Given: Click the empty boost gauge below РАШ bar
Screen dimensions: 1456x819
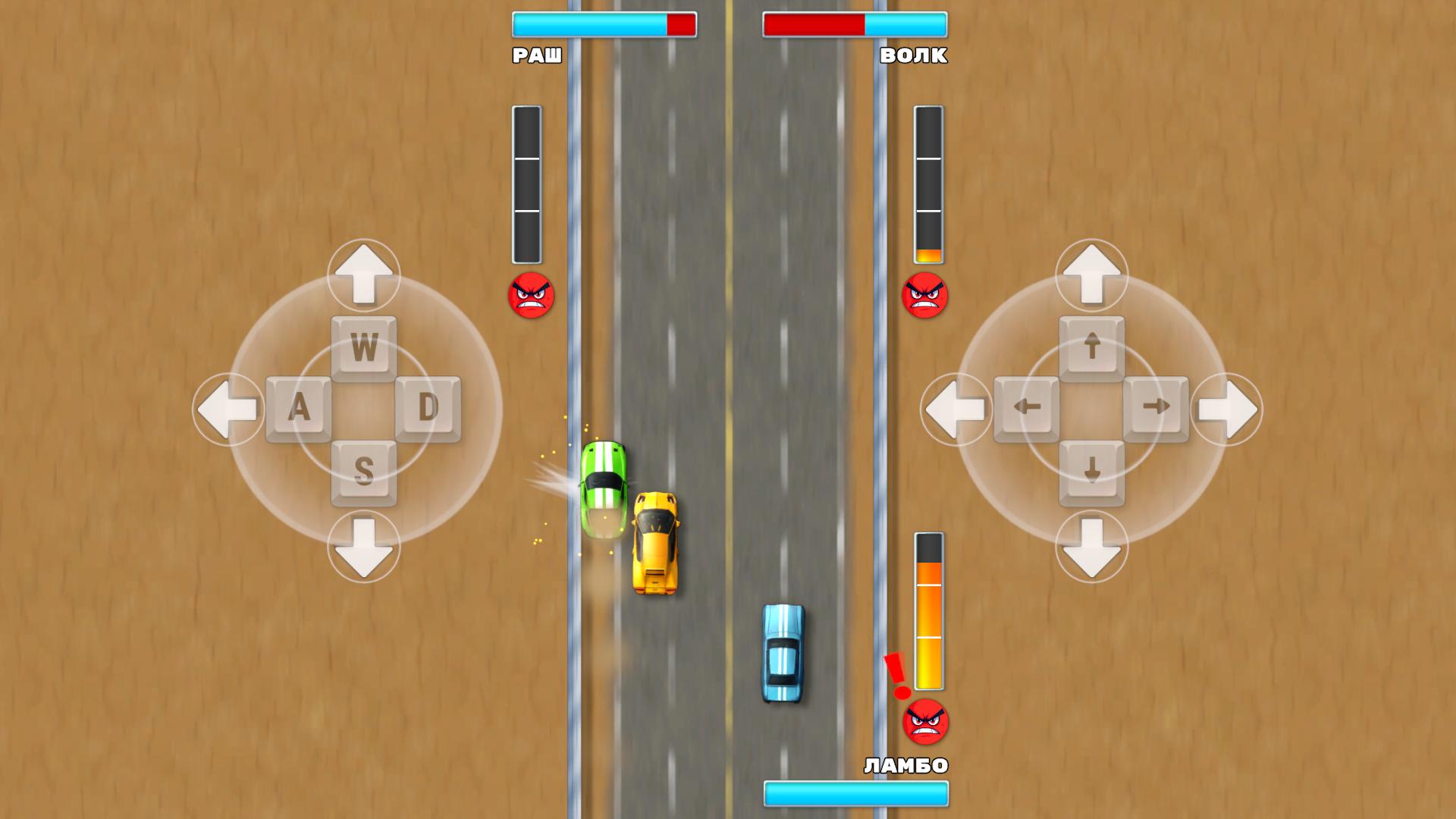Looking at the screenshot, I should 527,186.
